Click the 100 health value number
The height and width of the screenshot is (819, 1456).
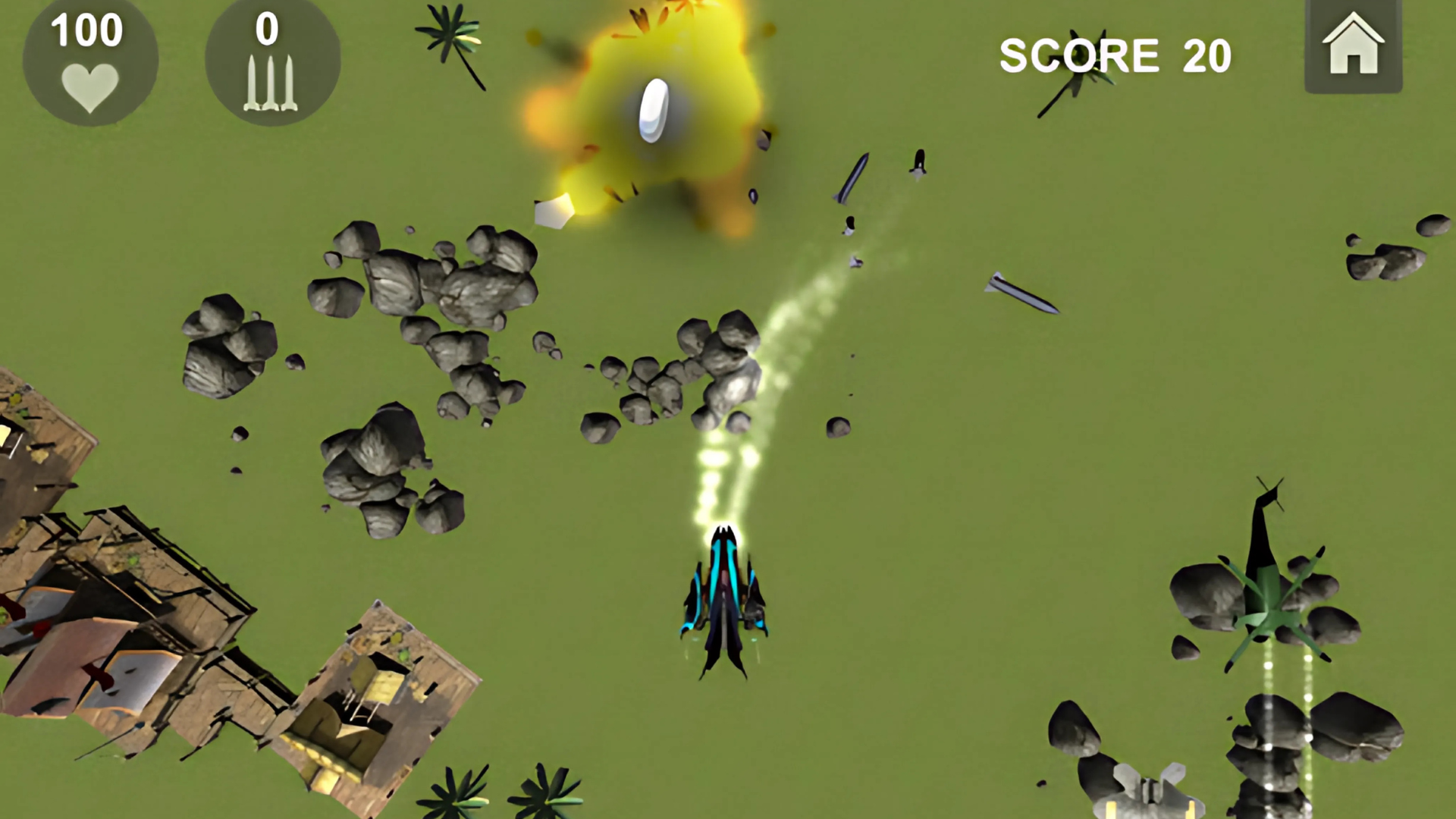pyautogui.click(x=86, y=30)
